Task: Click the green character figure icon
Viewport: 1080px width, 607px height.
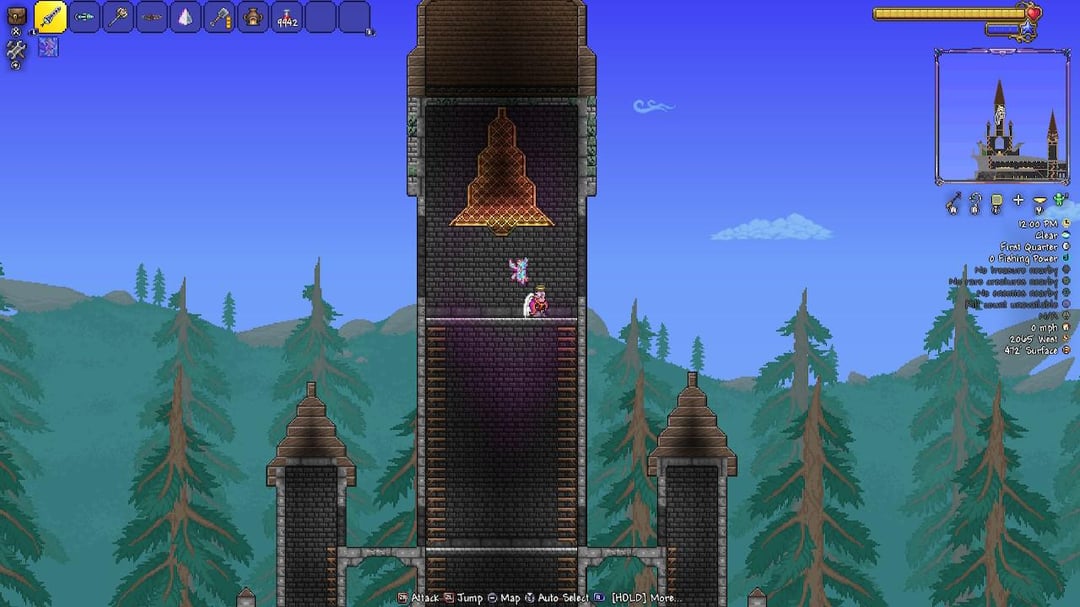Action: coord(1060,201)
